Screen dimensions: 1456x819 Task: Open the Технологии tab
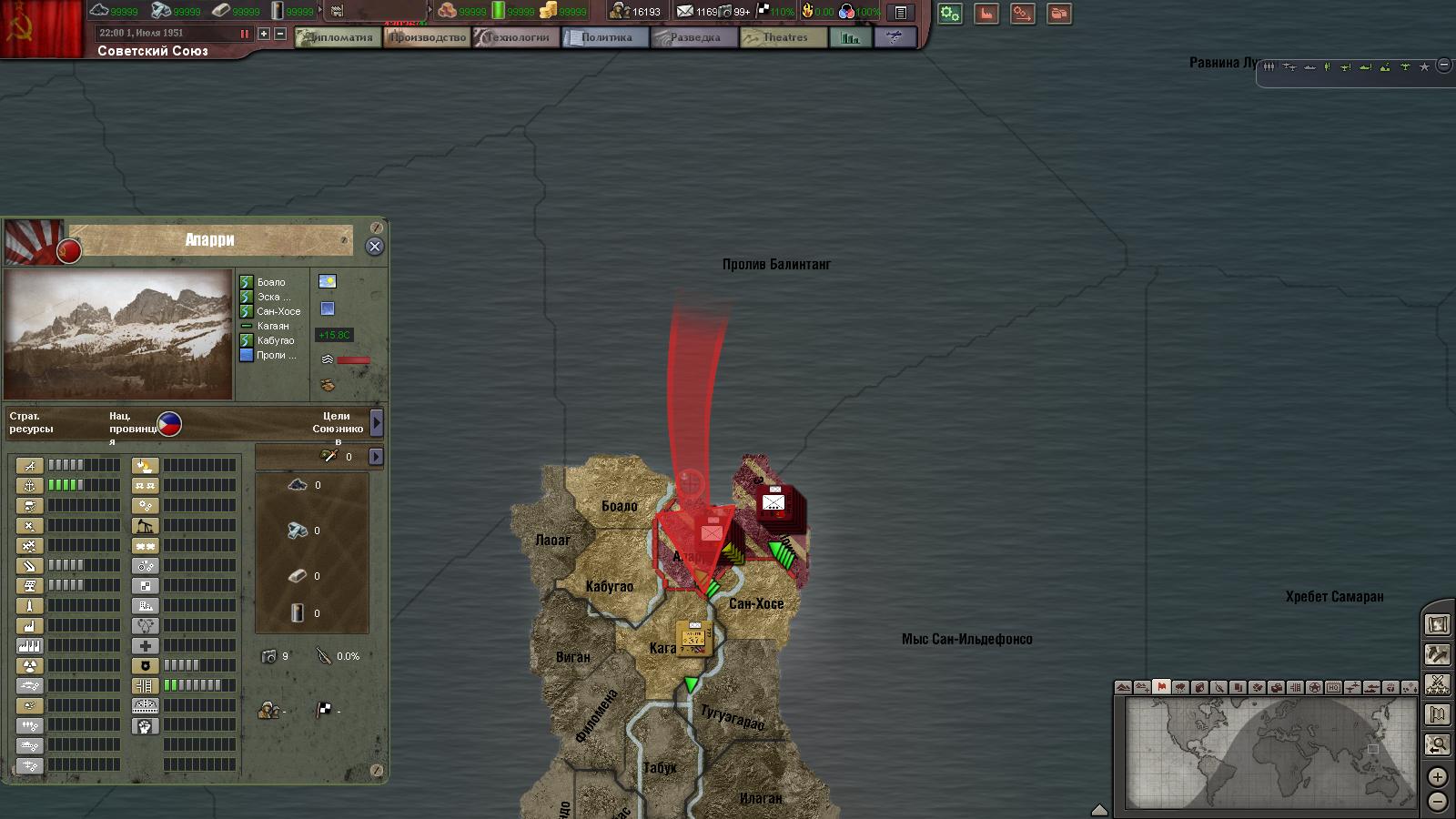[516, 37]
